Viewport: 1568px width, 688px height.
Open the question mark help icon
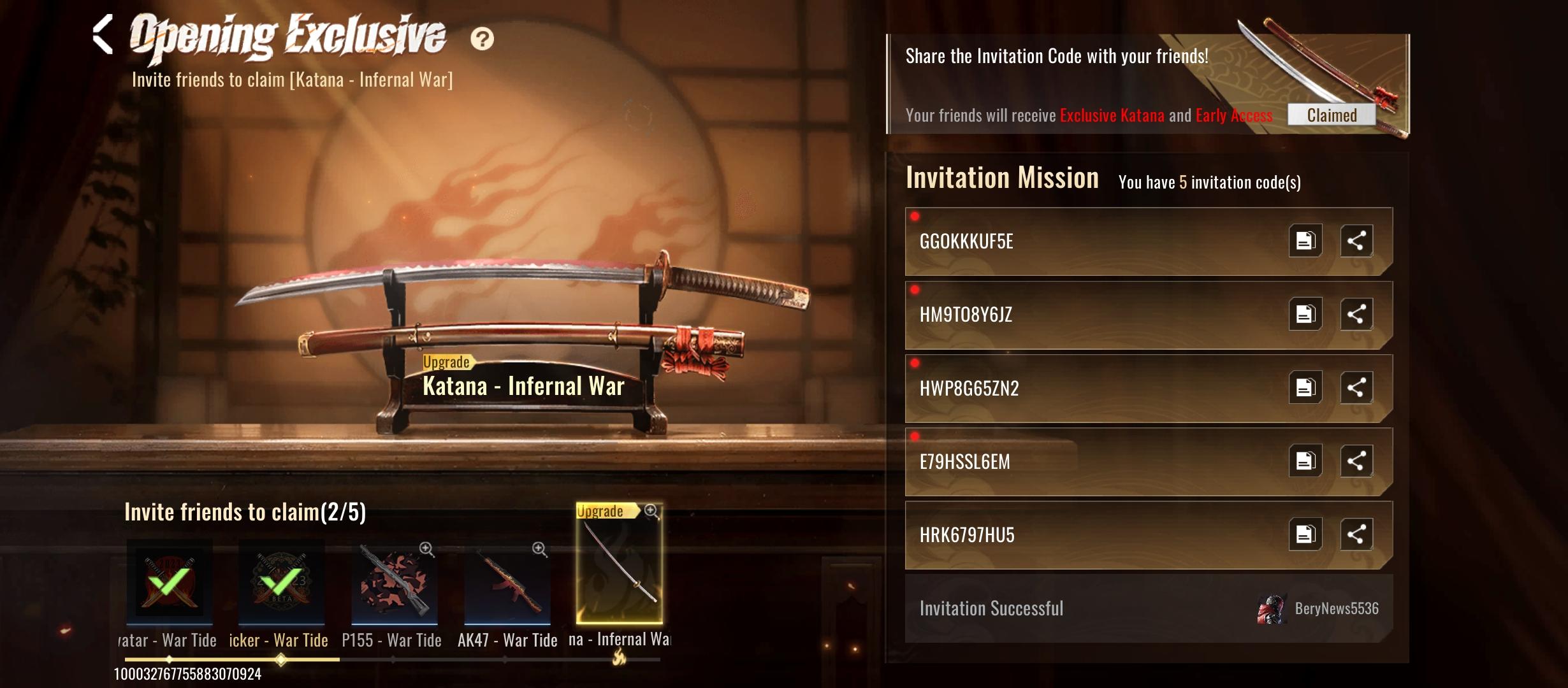[x=482, y=39]
